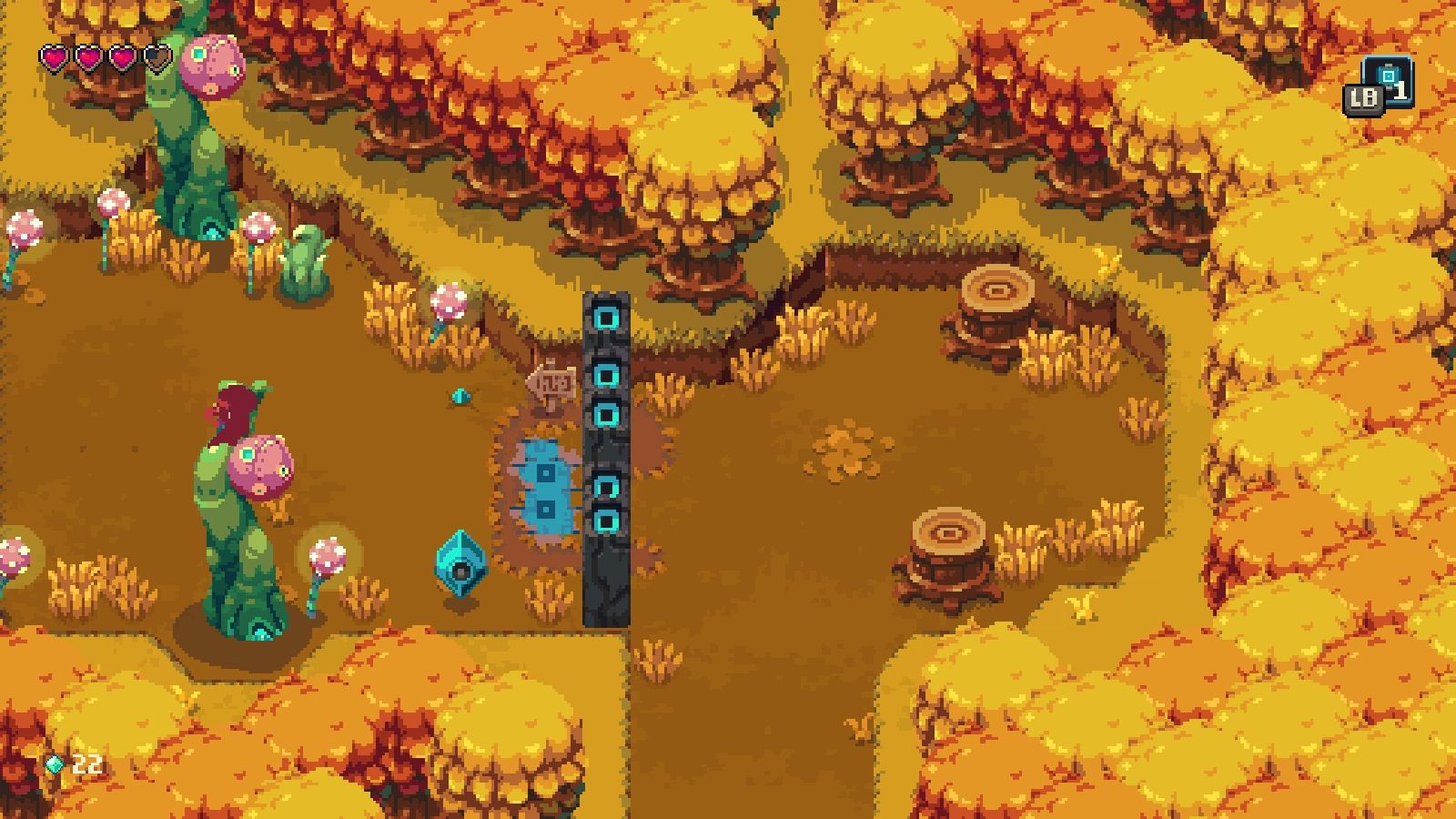Select the pink bulb atop the tall vine
Image resolution: width=1456 pixels, height=819 pixels.
(264, 464)
